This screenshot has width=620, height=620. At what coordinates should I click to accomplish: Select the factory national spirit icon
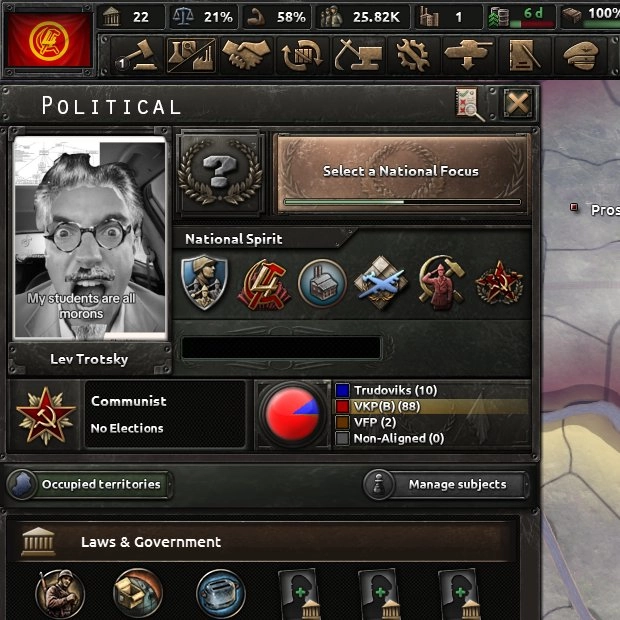pos(323,282)
